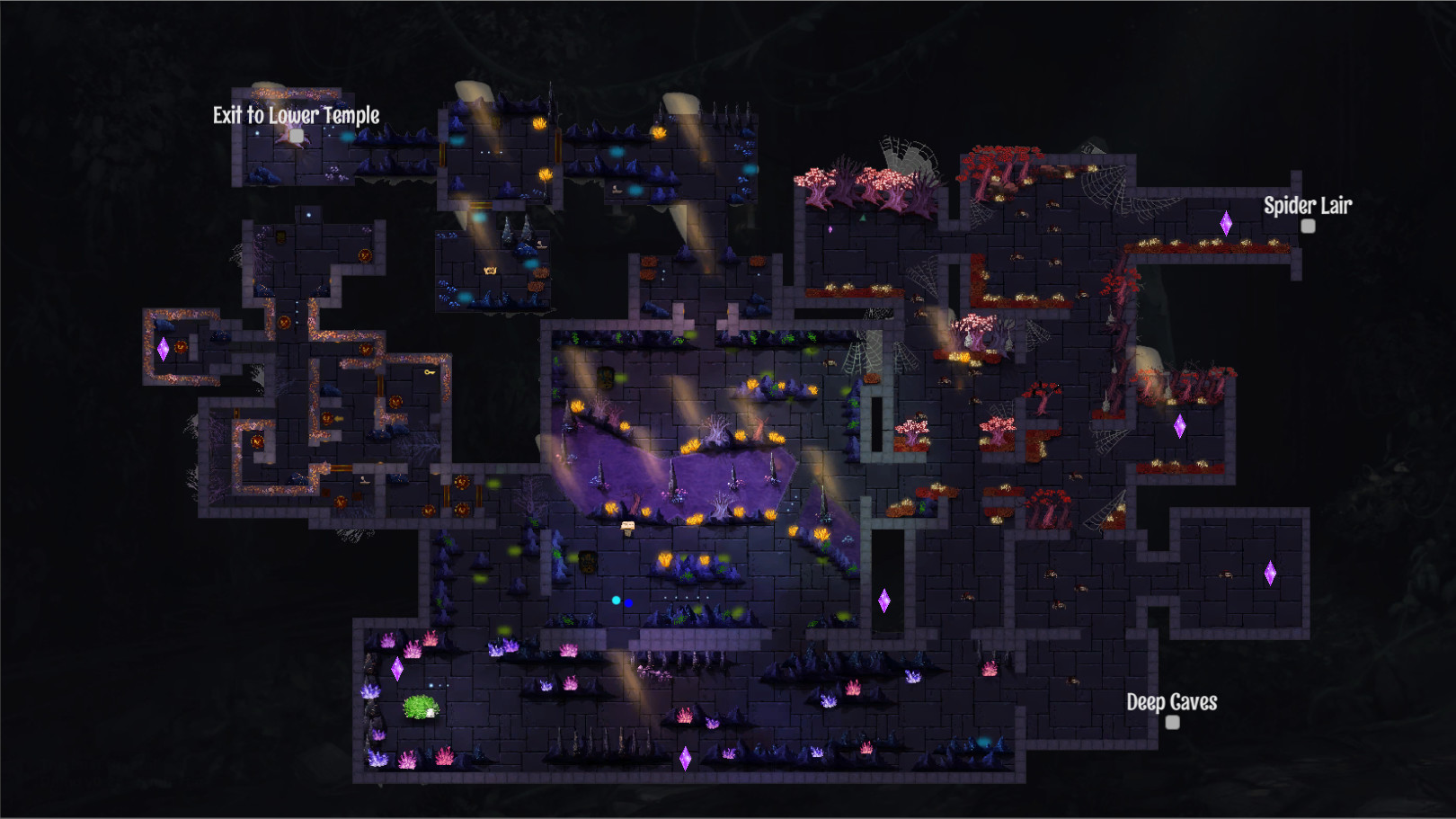
Task: Click the Deep Caves exit label
Action: pyautogui.click(x=1173, y=701)
